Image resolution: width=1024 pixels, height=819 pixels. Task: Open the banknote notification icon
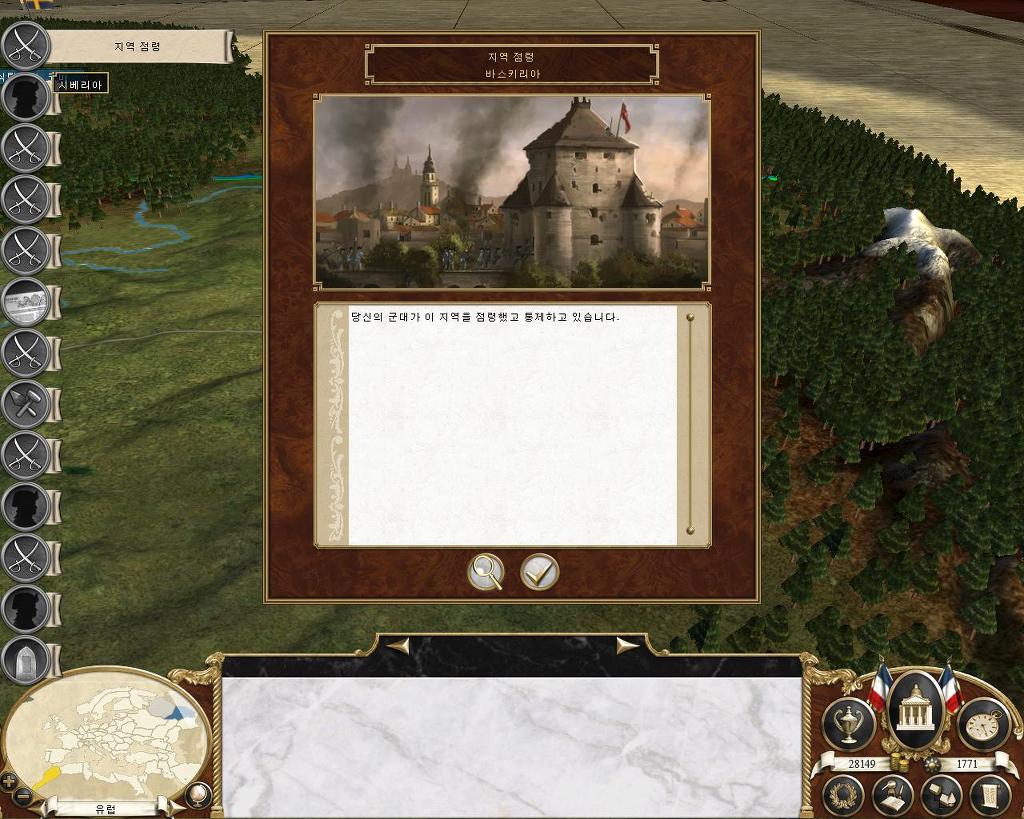coord(26,301)
